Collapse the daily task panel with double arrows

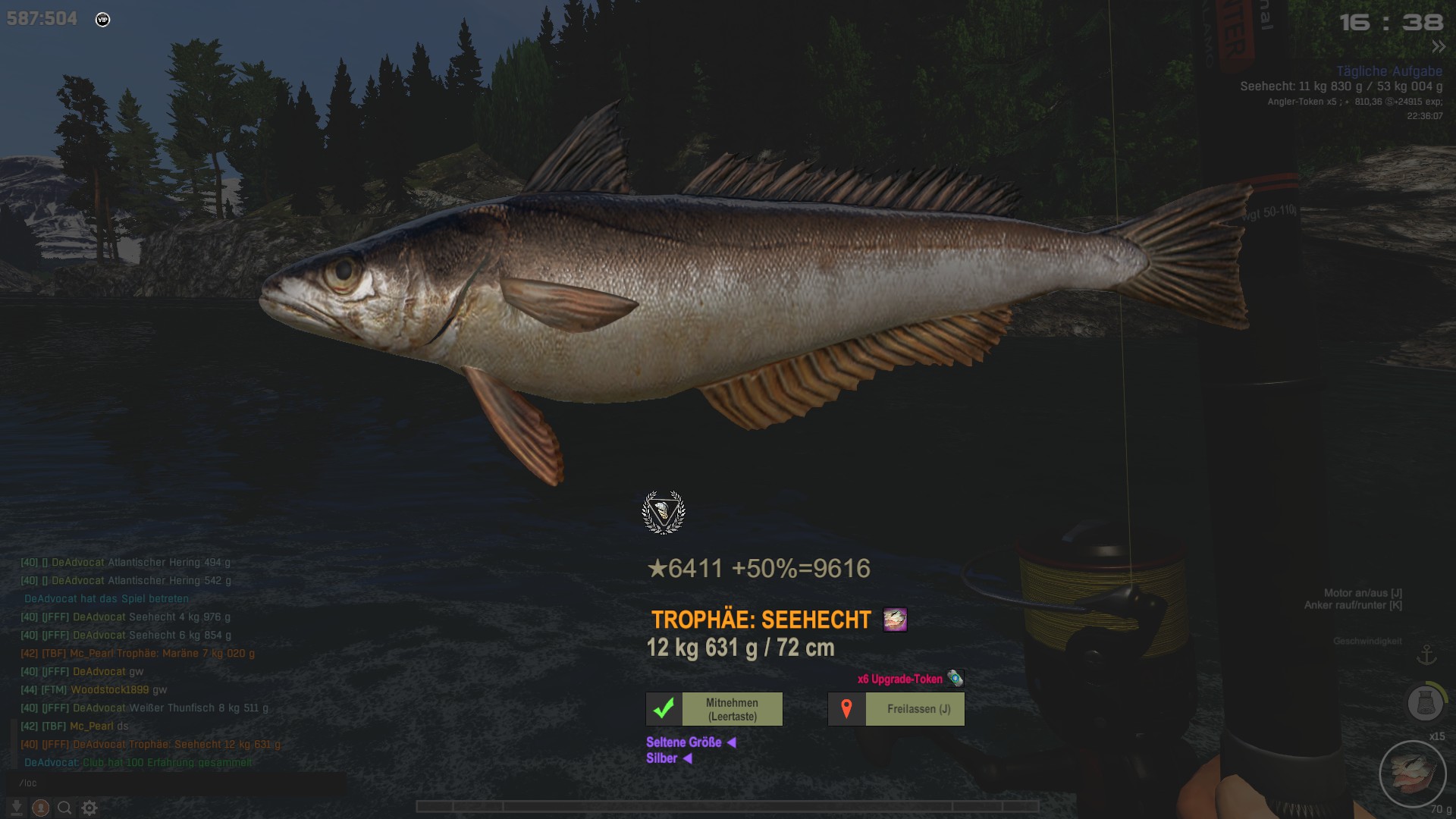pos(1439,47)
